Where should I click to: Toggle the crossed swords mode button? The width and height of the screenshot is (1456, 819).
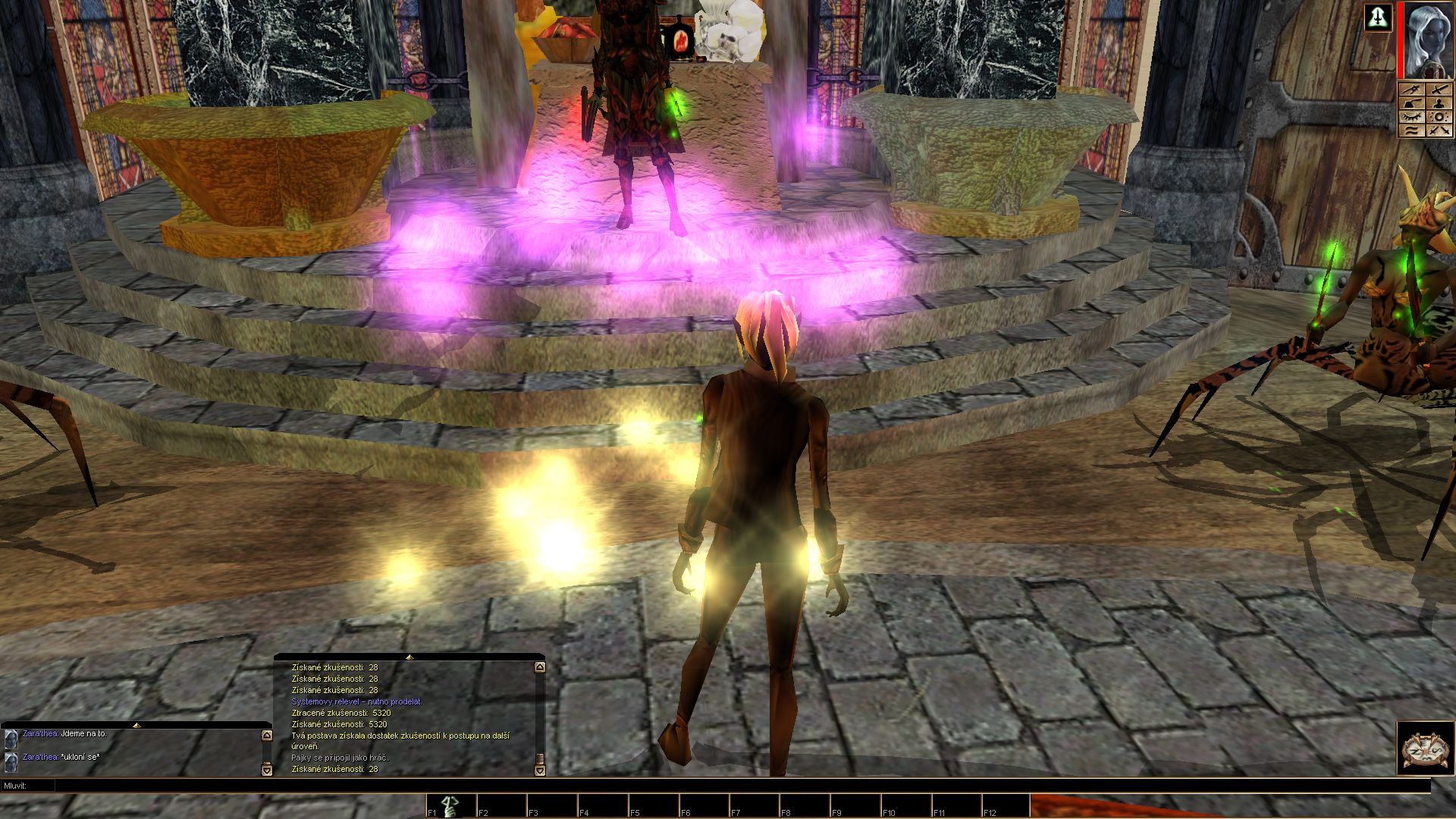tap(1439, 131)
